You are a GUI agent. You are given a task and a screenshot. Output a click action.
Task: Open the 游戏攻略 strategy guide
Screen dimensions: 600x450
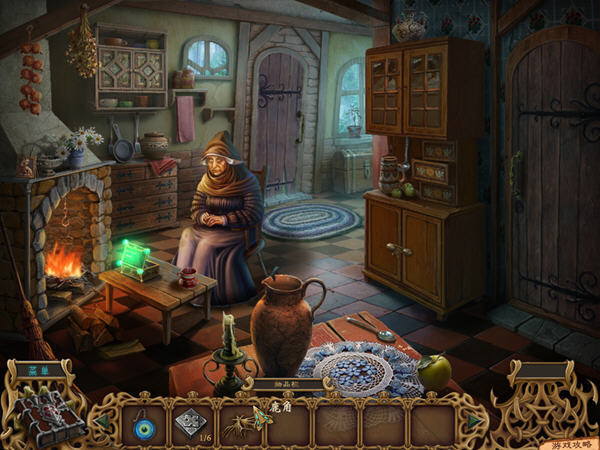coord(570,443)
